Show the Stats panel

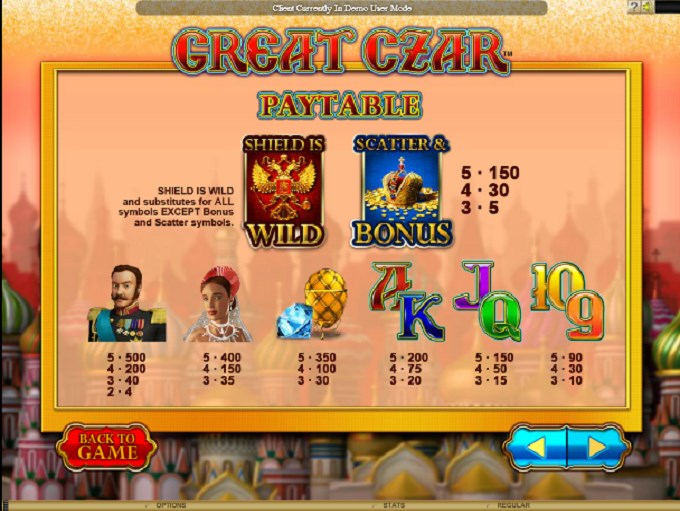pyautogui.click(x=393, y=506)
